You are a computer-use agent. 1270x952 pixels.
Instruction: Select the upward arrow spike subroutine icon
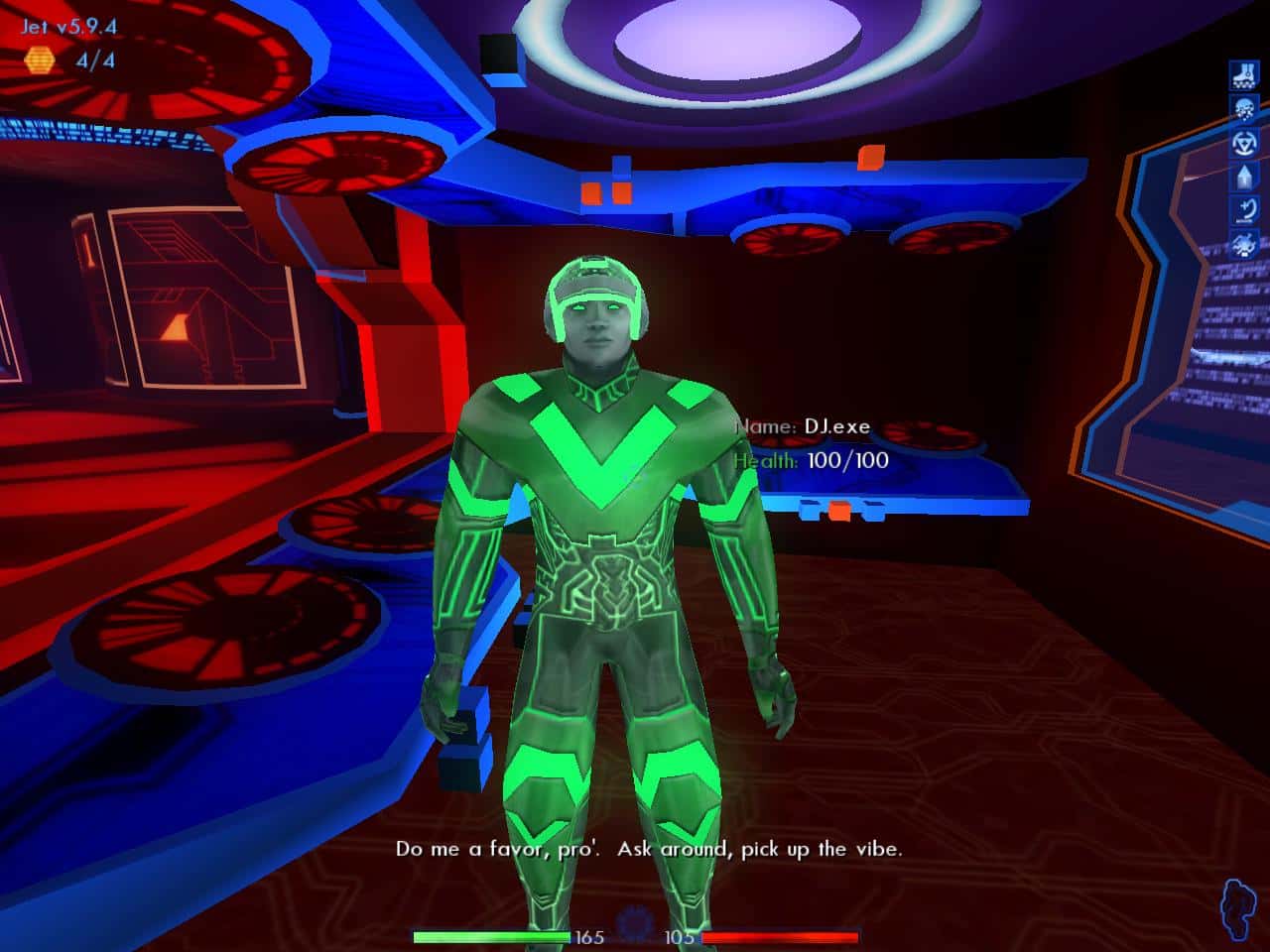pyautogui.click(x=1243, y=178)
